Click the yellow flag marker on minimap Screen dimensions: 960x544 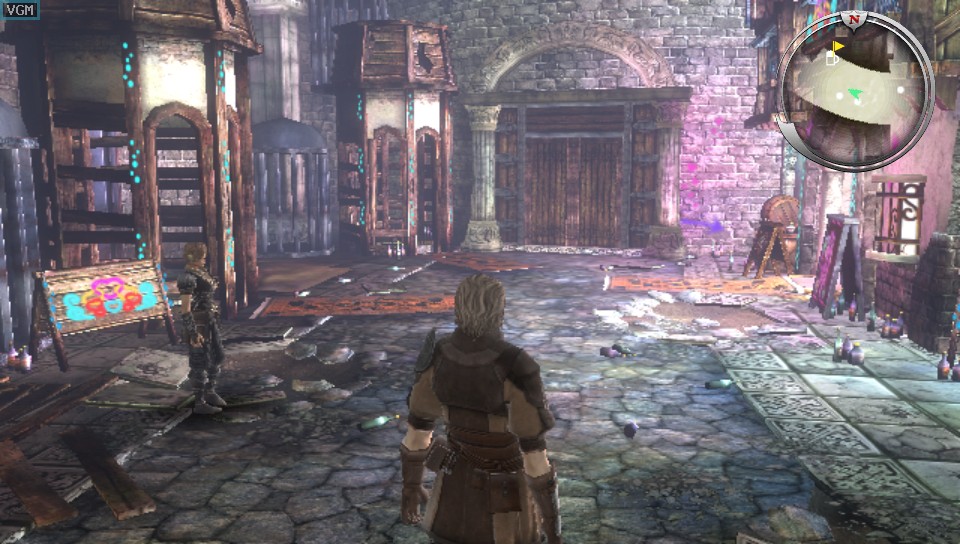[839, 46]
